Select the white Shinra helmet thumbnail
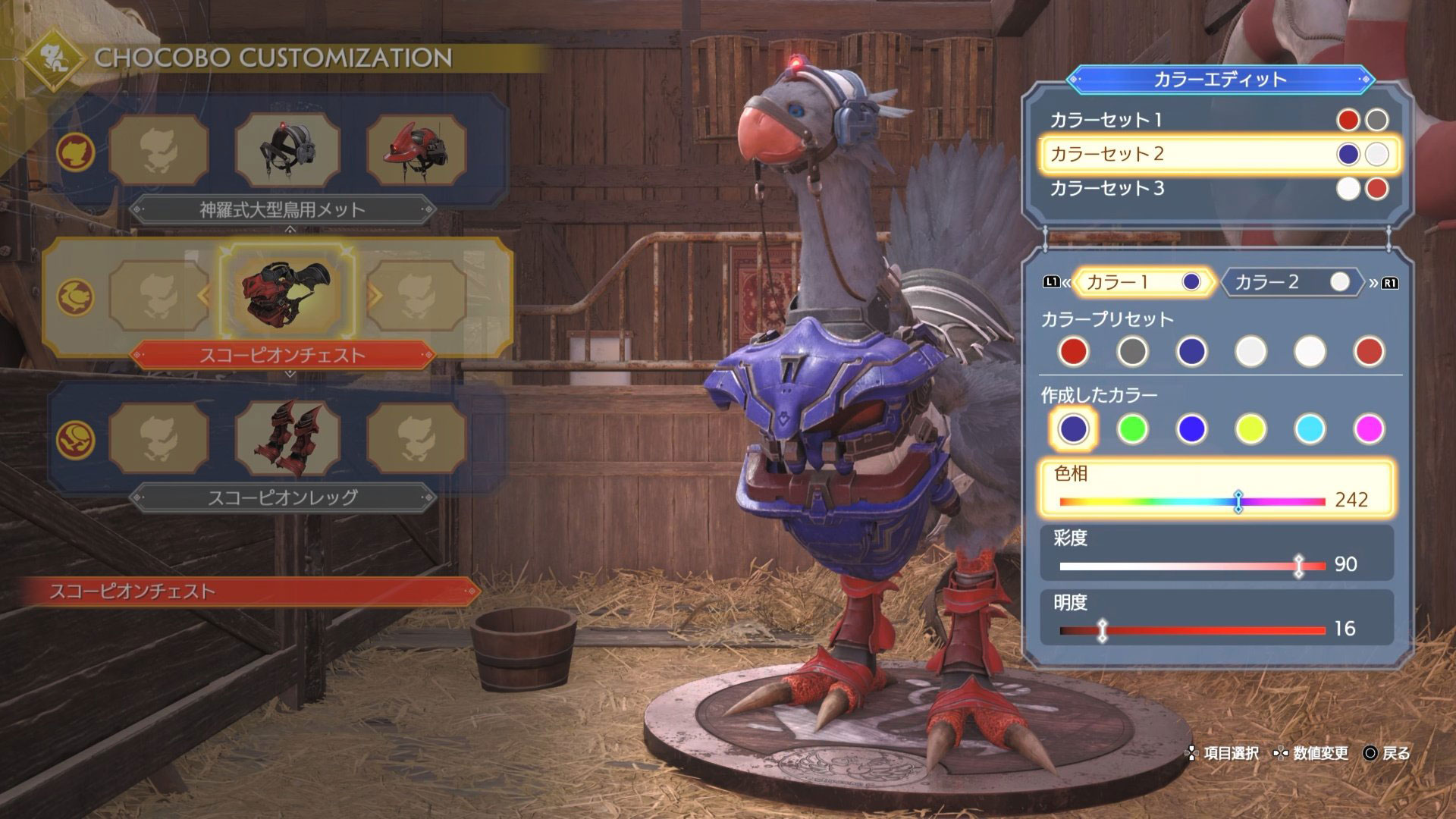The height and width of the screenshot is (819, 1456). click(287, 151)
